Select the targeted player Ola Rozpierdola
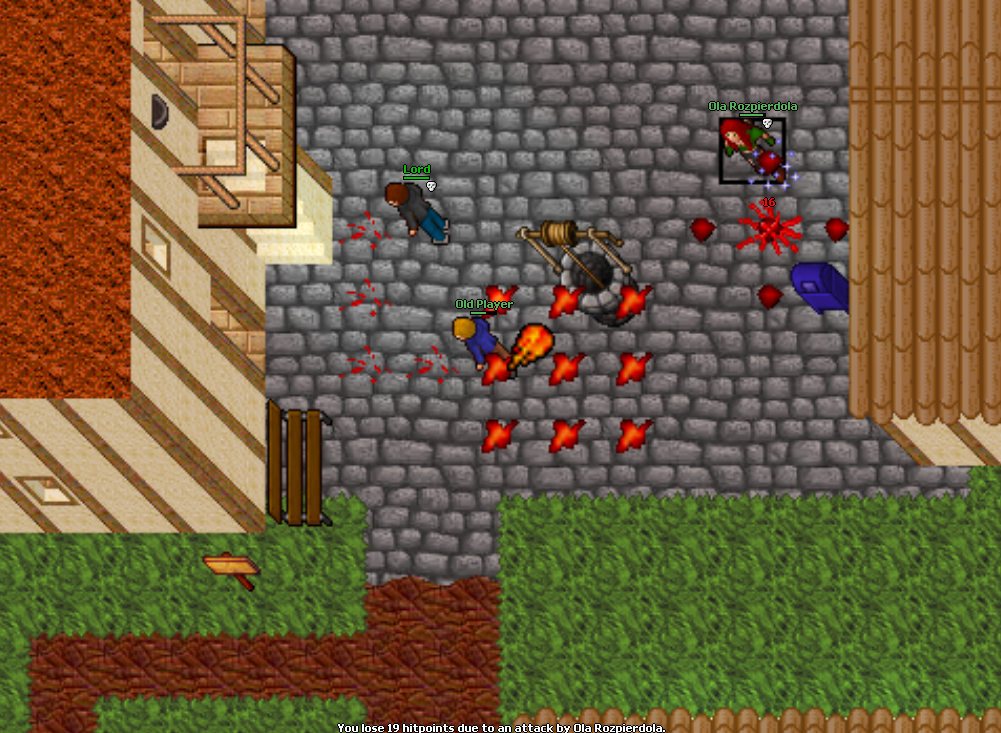The height and width of the screenshot is (733, 1001). [751, 150]
